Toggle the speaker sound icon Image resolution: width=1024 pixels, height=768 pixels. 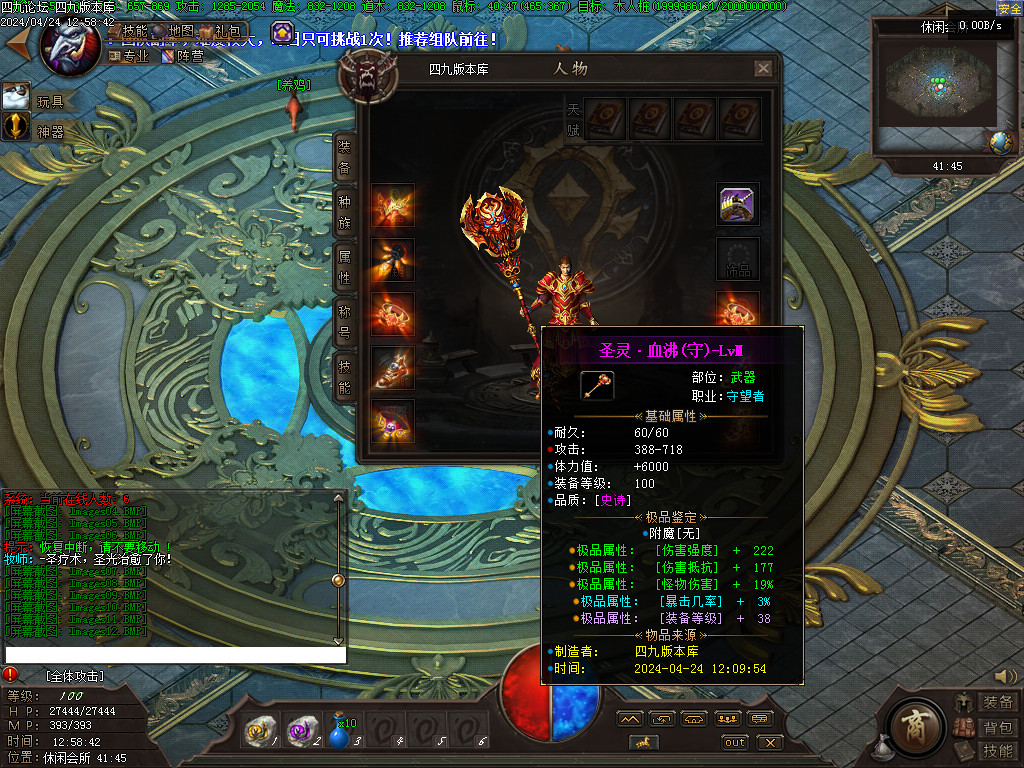coord(1005,676)
